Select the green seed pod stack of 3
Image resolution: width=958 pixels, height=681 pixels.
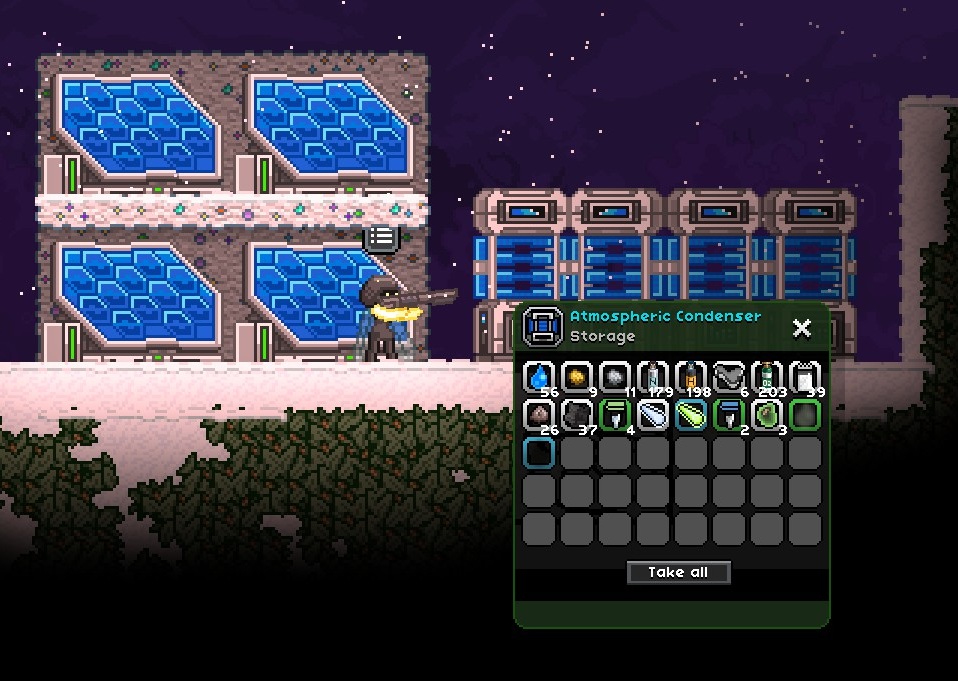point(767,415)
